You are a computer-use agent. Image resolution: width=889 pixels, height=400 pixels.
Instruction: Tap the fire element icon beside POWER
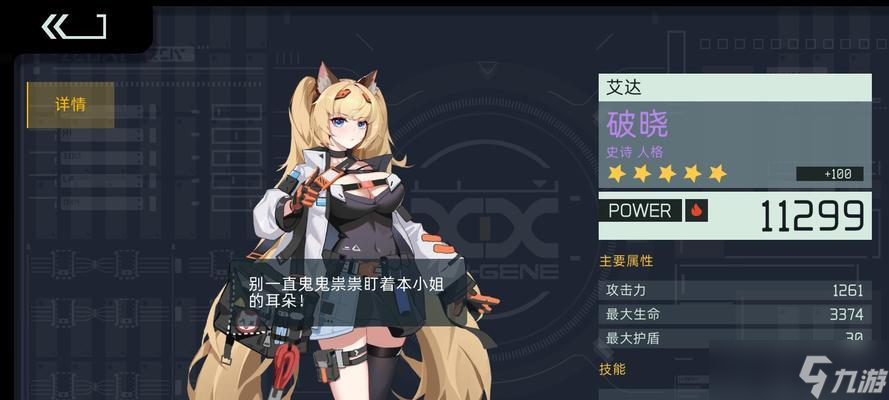pyautogui.click(x=696, y=210)
